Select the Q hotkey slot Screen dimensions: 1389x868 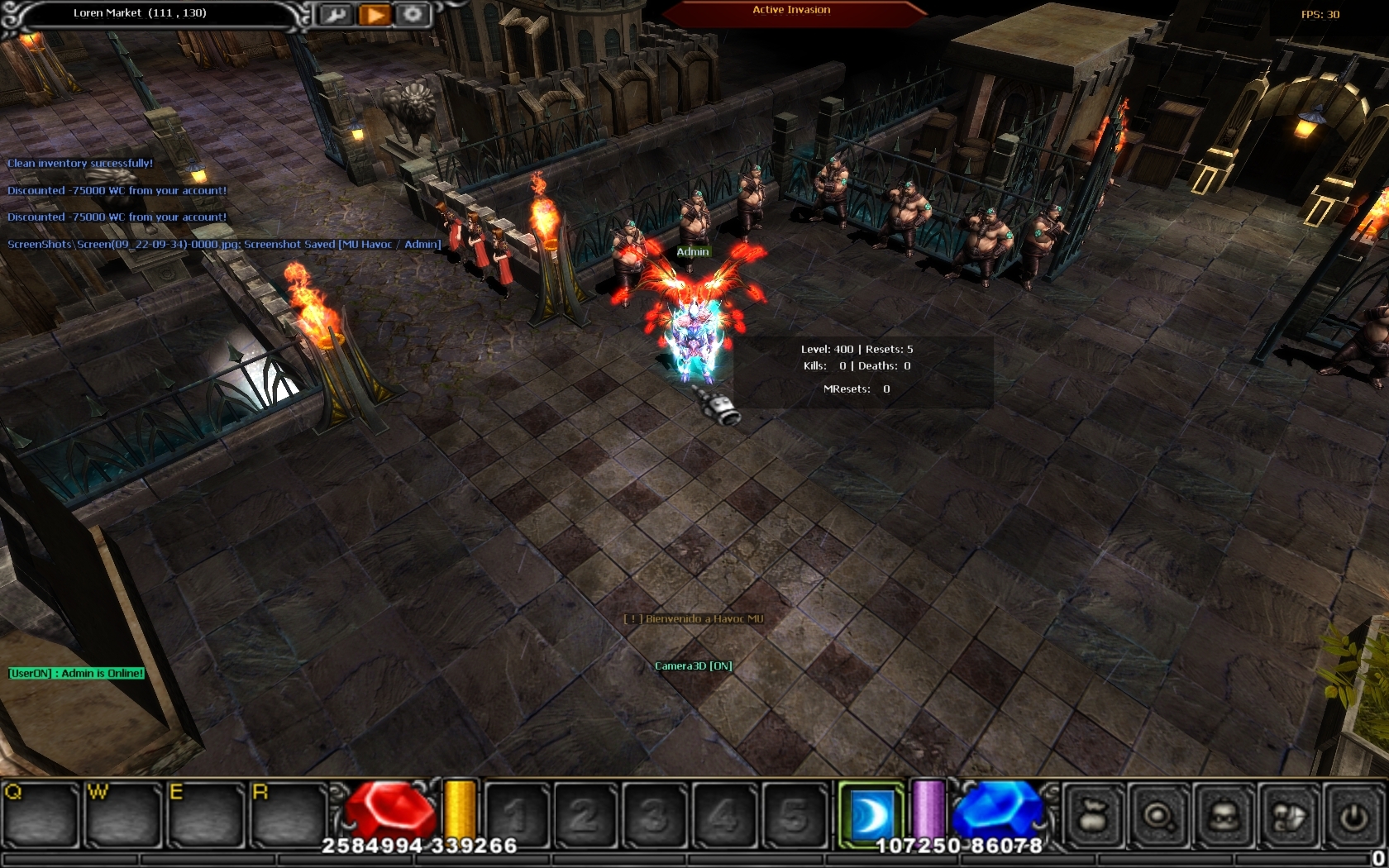coord(41,816)
